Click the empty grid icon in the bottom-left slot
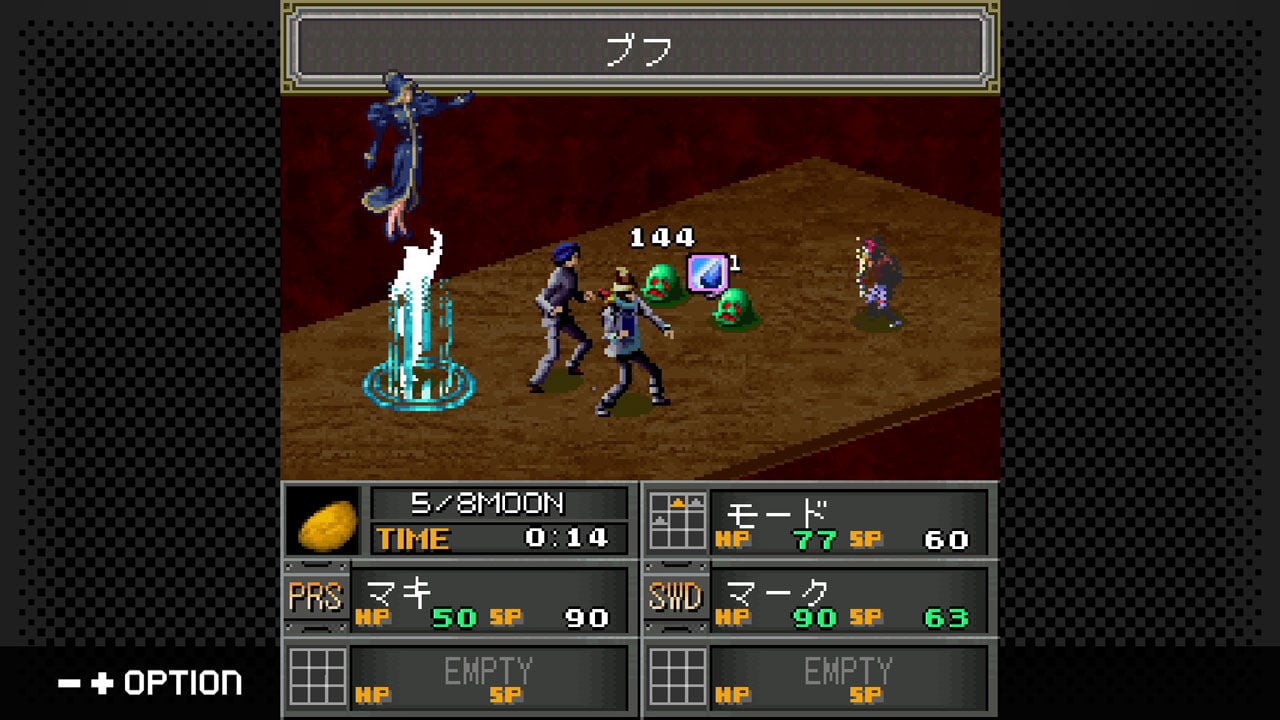 320,677
